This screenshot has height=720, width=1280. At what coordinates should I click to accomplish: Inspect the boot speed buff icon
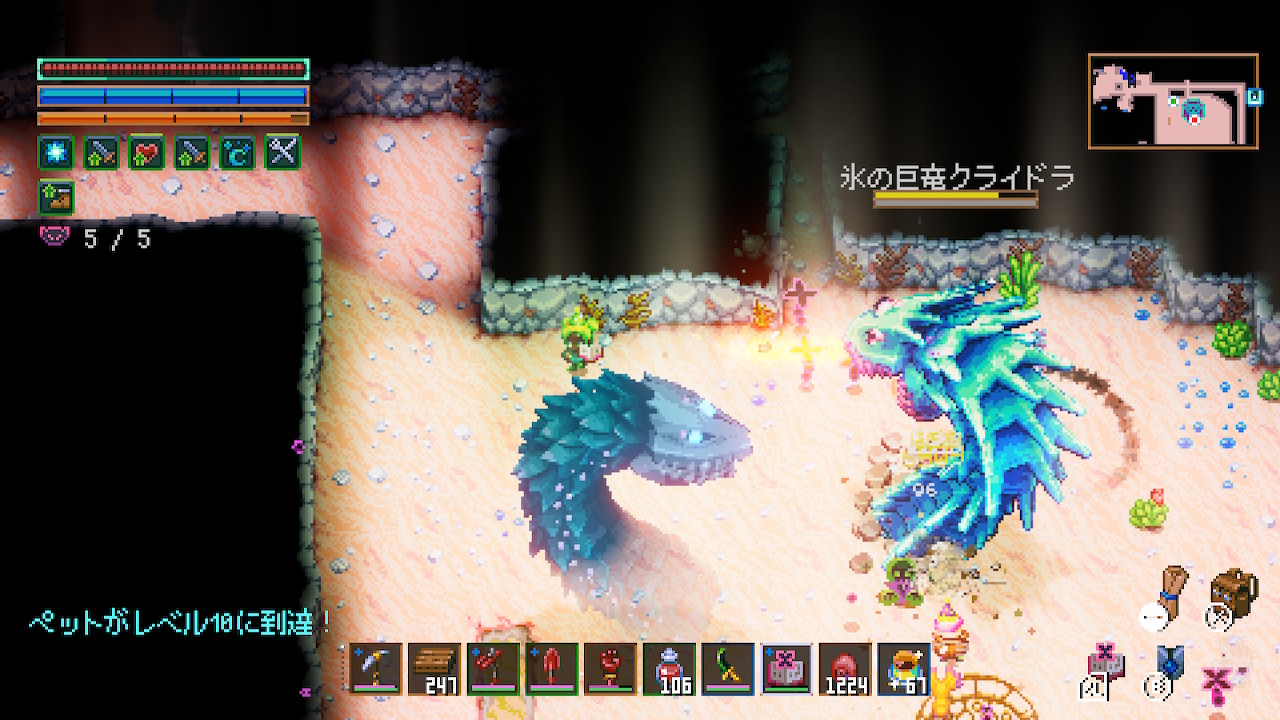click(x=56, y=196)
